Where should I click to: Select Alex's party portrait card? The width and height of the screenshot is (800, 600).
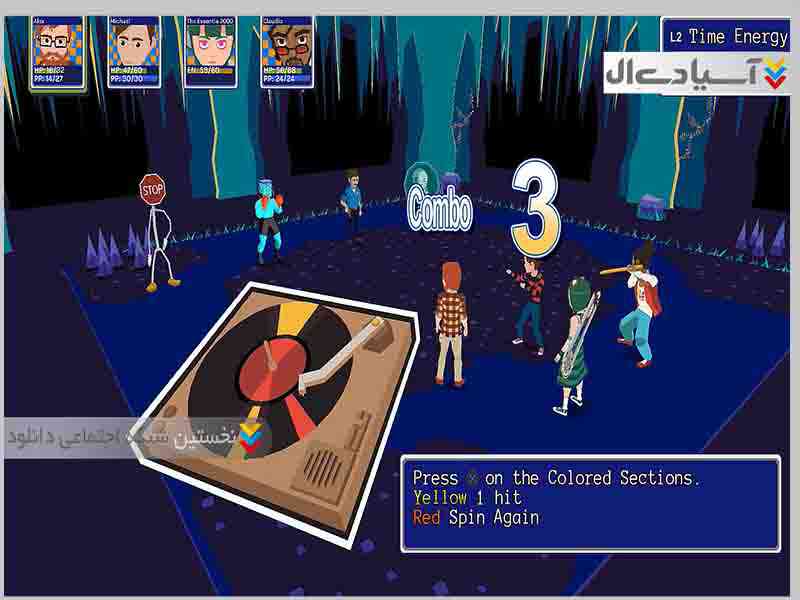click(56, 51)
